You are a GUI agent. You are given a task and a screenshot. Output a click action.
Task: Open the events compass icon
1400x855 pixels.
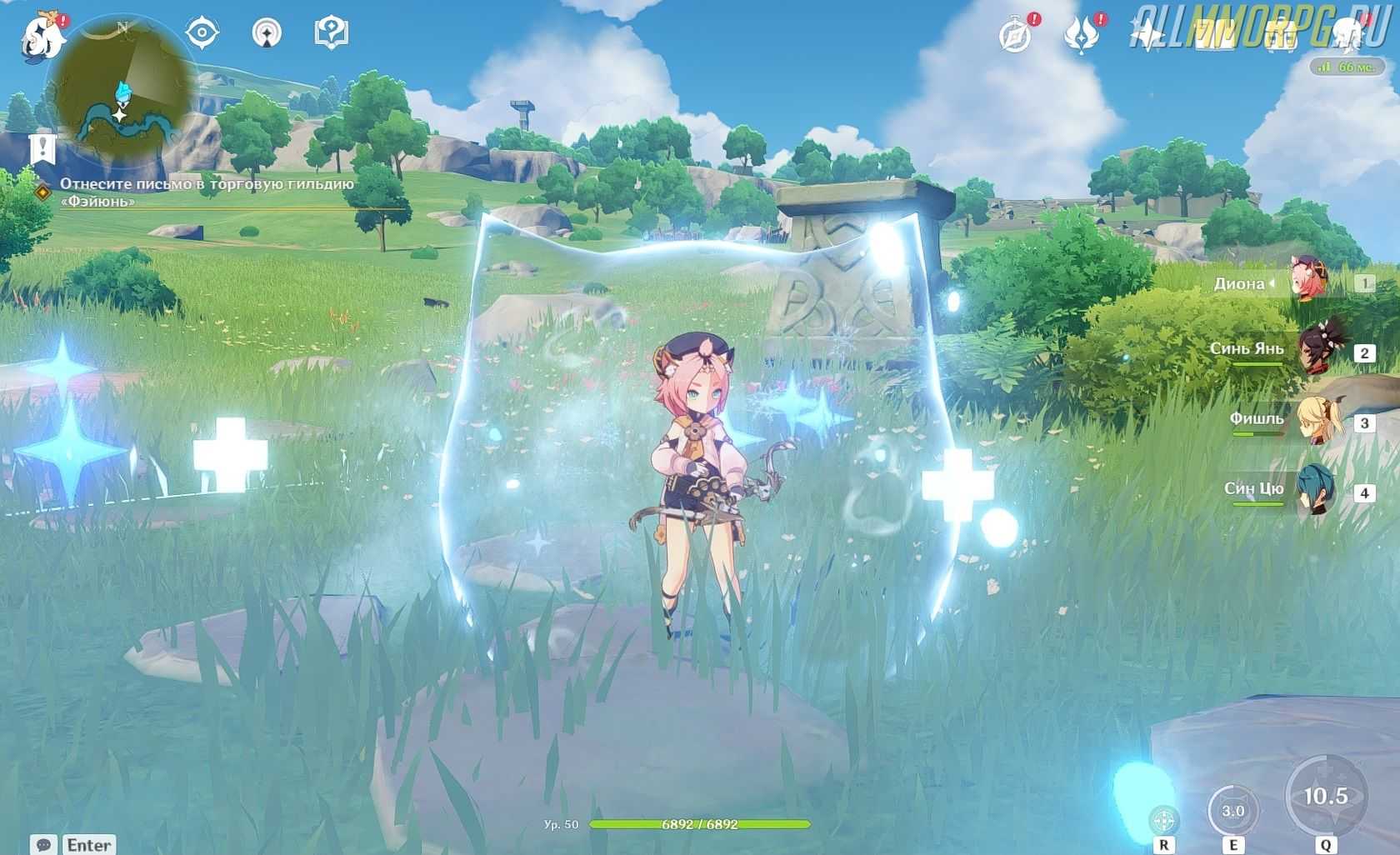click(1016, 36)
